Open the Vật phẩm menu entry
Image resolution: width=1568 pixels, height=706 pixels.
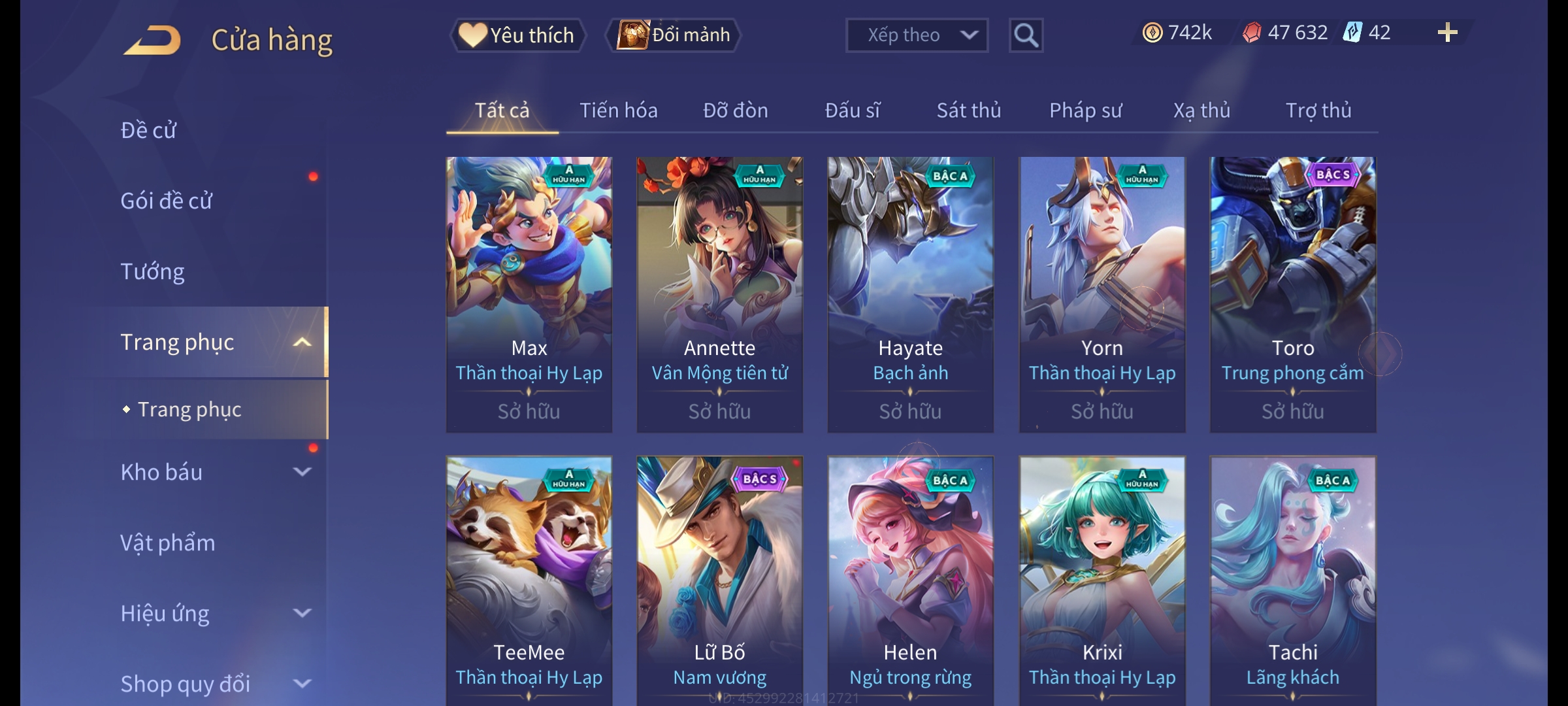tap(168, 543)
